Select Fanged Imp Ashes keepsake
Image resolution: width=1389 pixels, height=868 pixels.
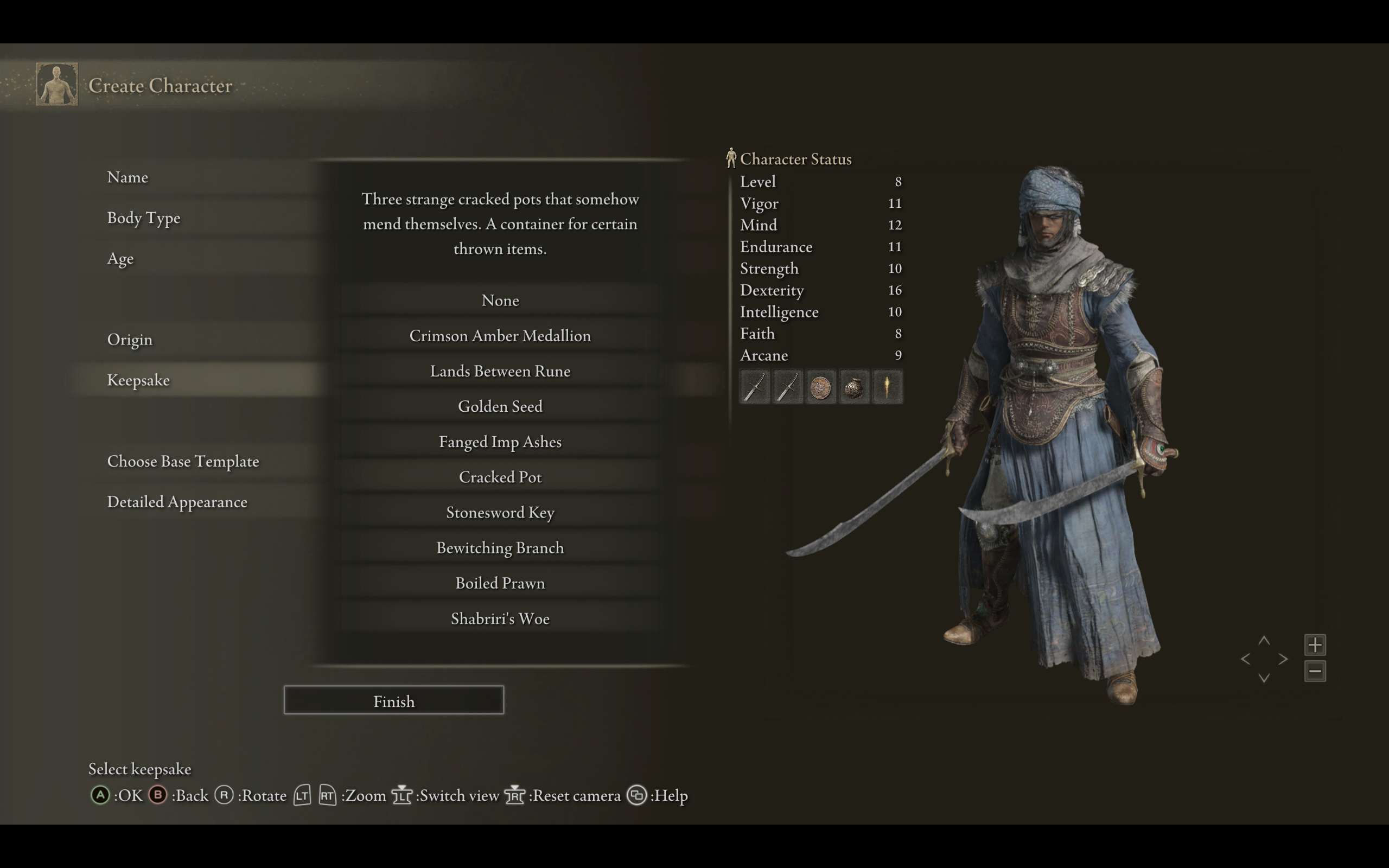(500, 442)
